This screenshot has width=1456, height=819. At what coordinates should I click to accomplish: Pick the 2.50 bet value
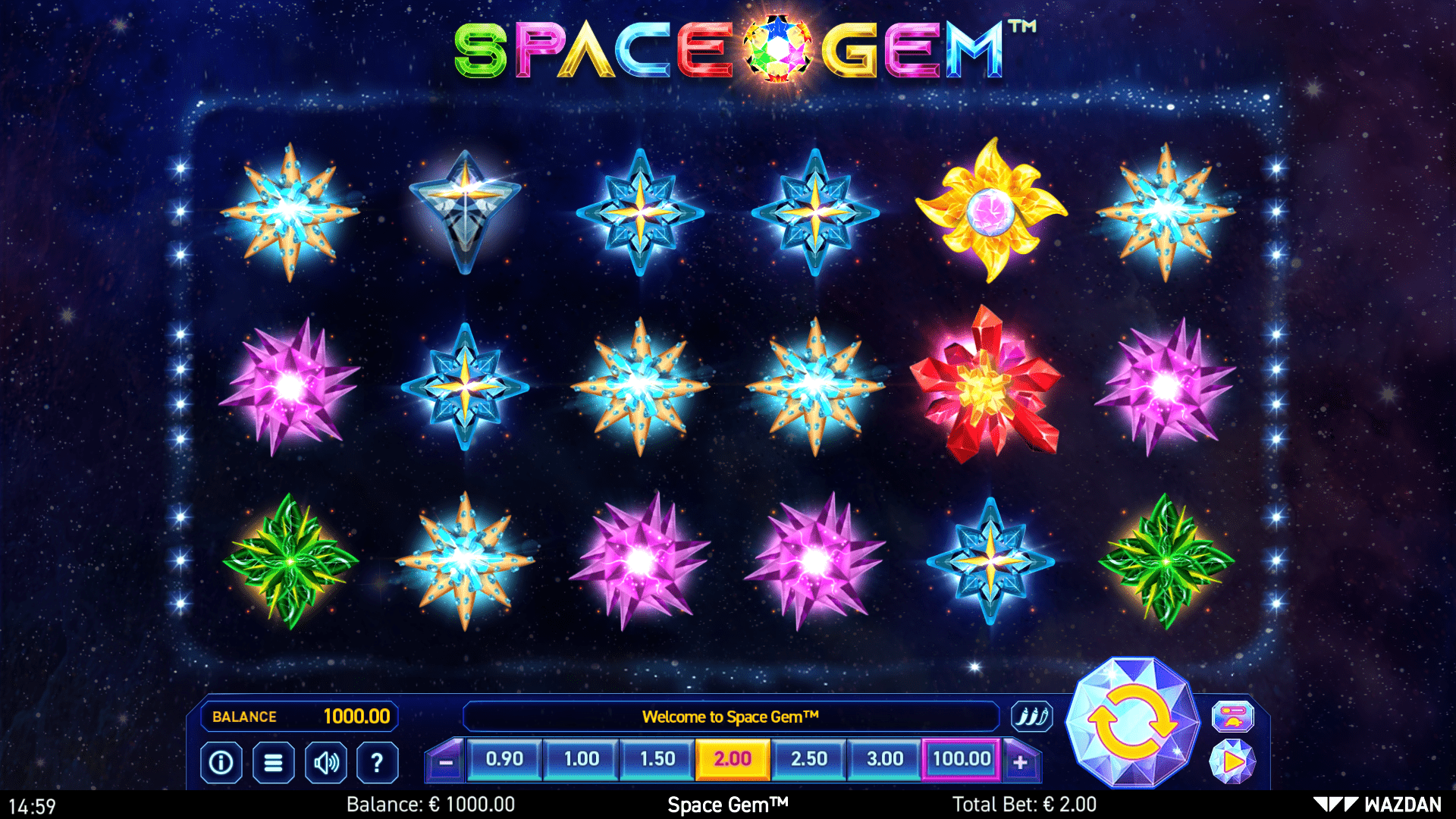[809, 759]
